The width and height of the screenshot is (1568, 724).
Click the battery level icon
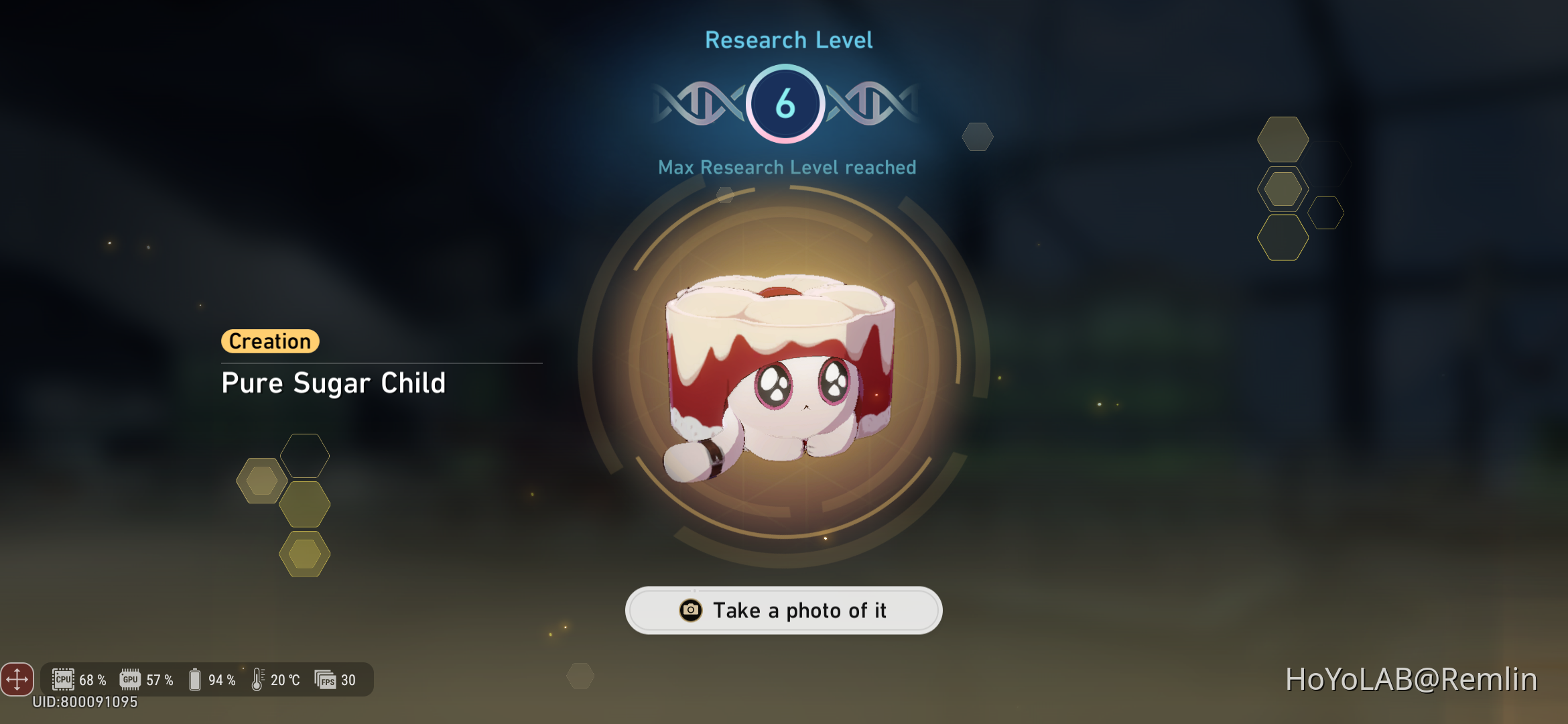[x=194, y=679]
